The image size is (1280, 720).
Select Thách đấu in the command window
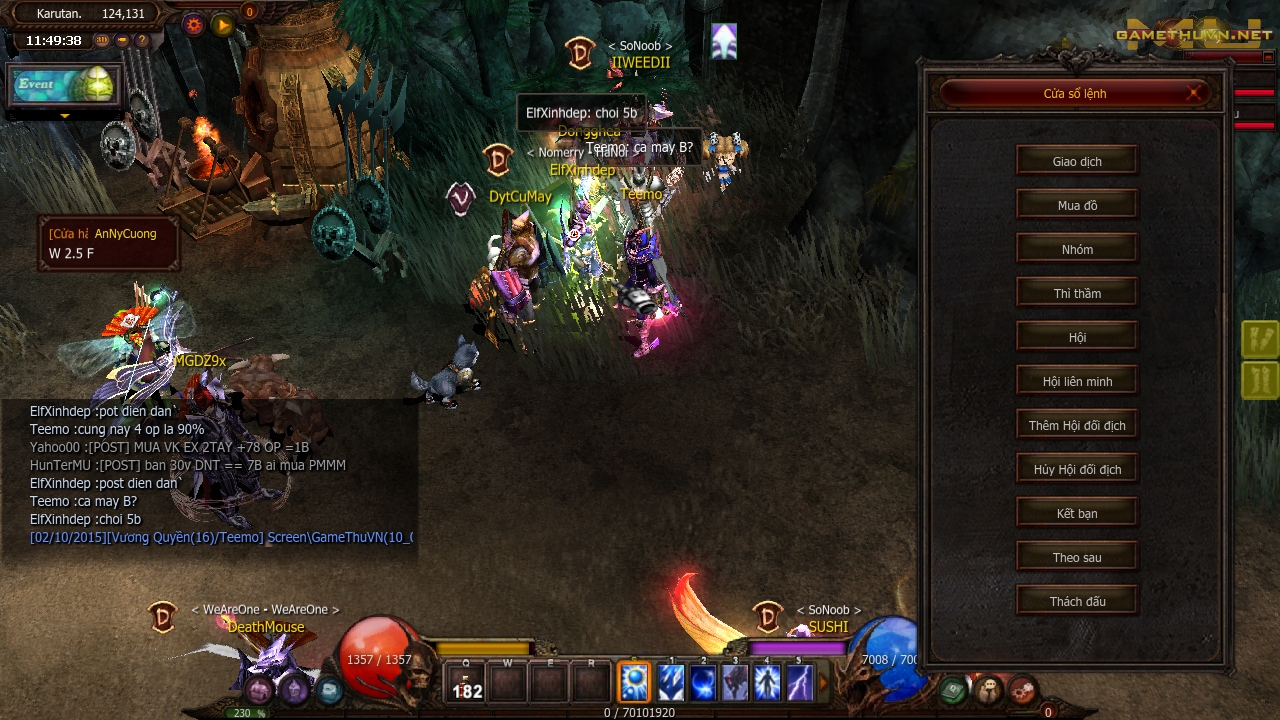tap(1077, 600)
